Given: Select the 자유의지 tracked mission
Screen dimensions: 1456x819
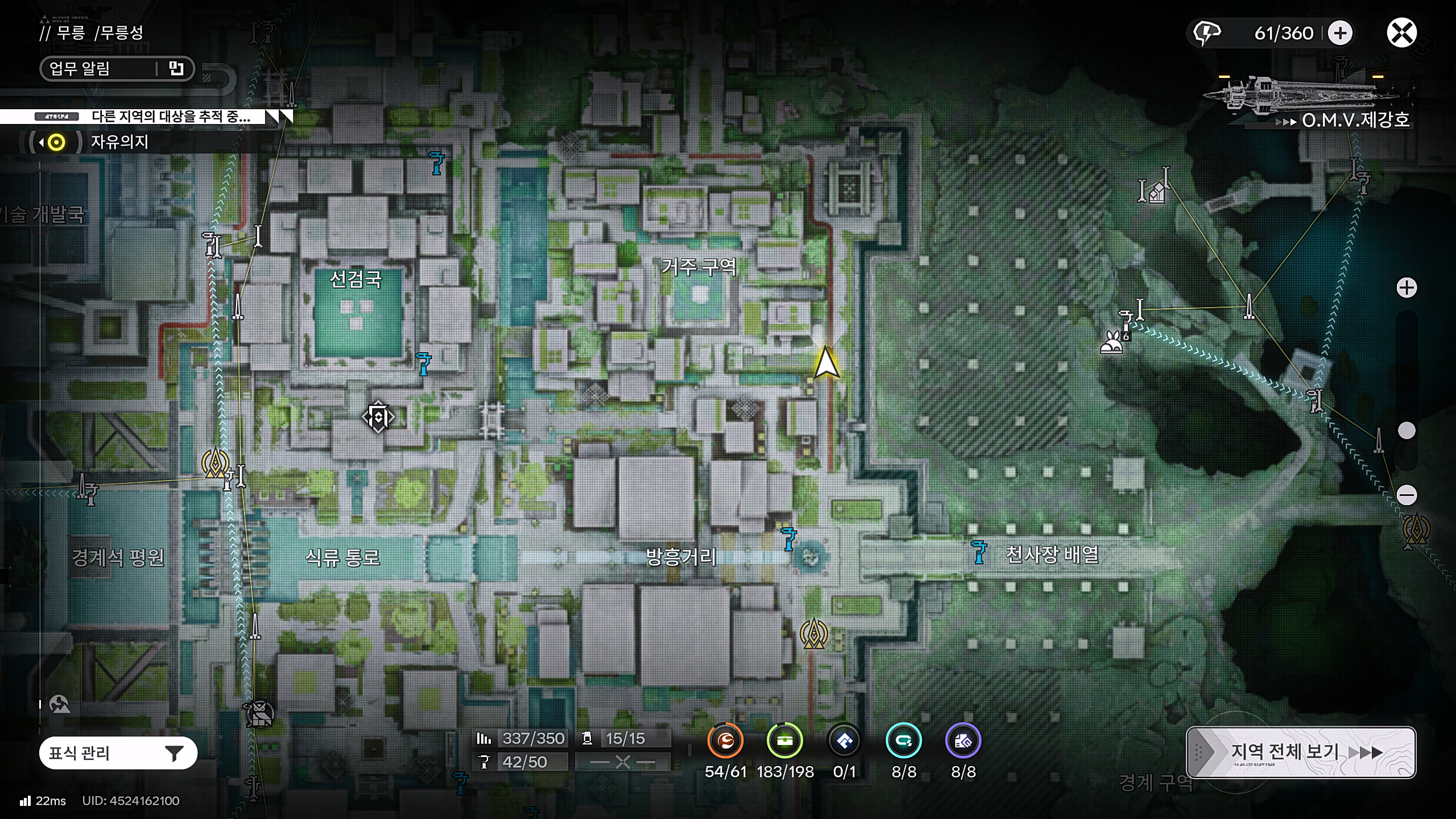Looking at the screenshot, I should tap(119, 142).
